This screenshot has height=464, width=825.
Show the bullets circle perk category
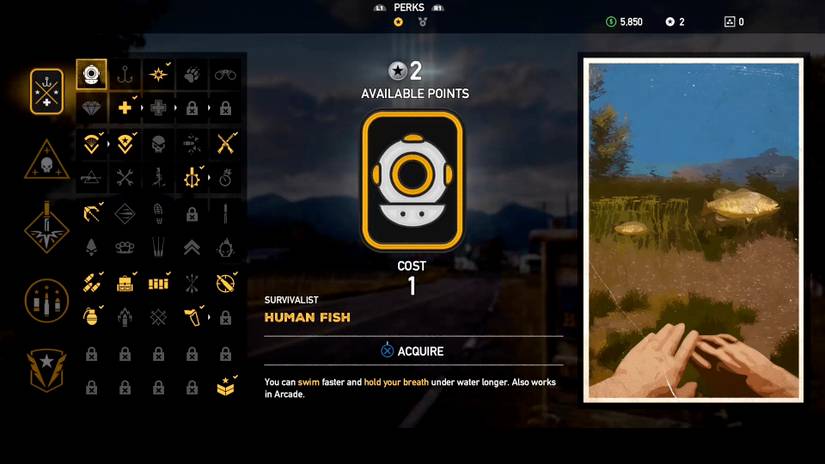coord(47,298)
